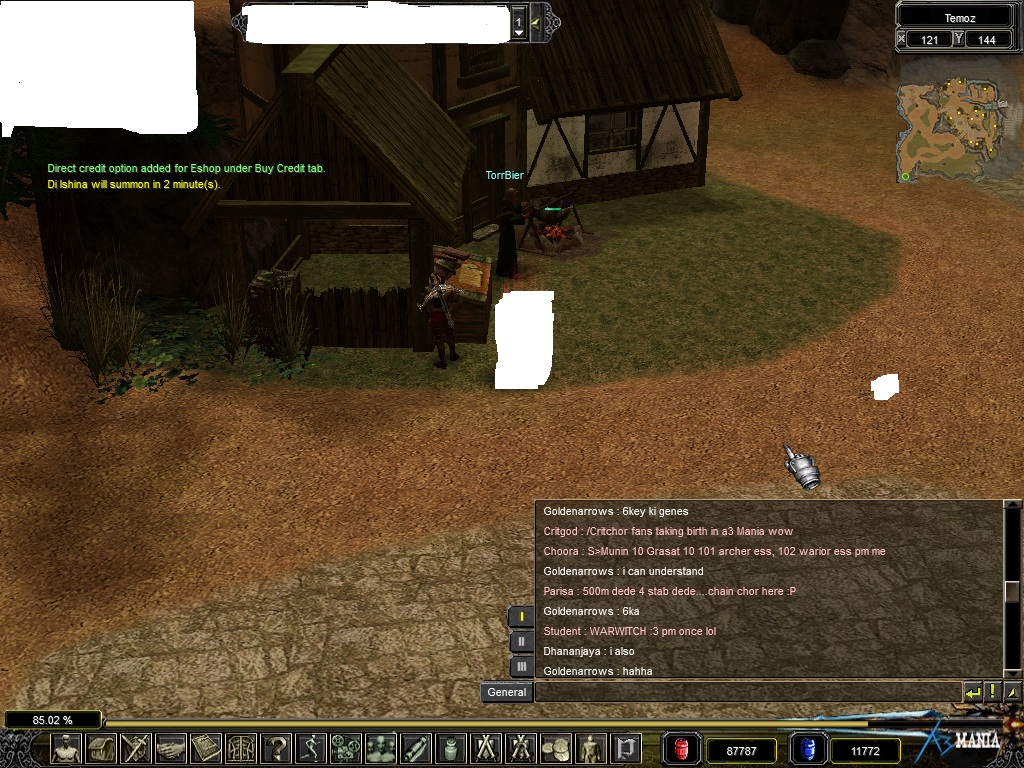Screen dimensions: 1024x768
Task: Toggle the running figure icon
Action: (312, 748)
